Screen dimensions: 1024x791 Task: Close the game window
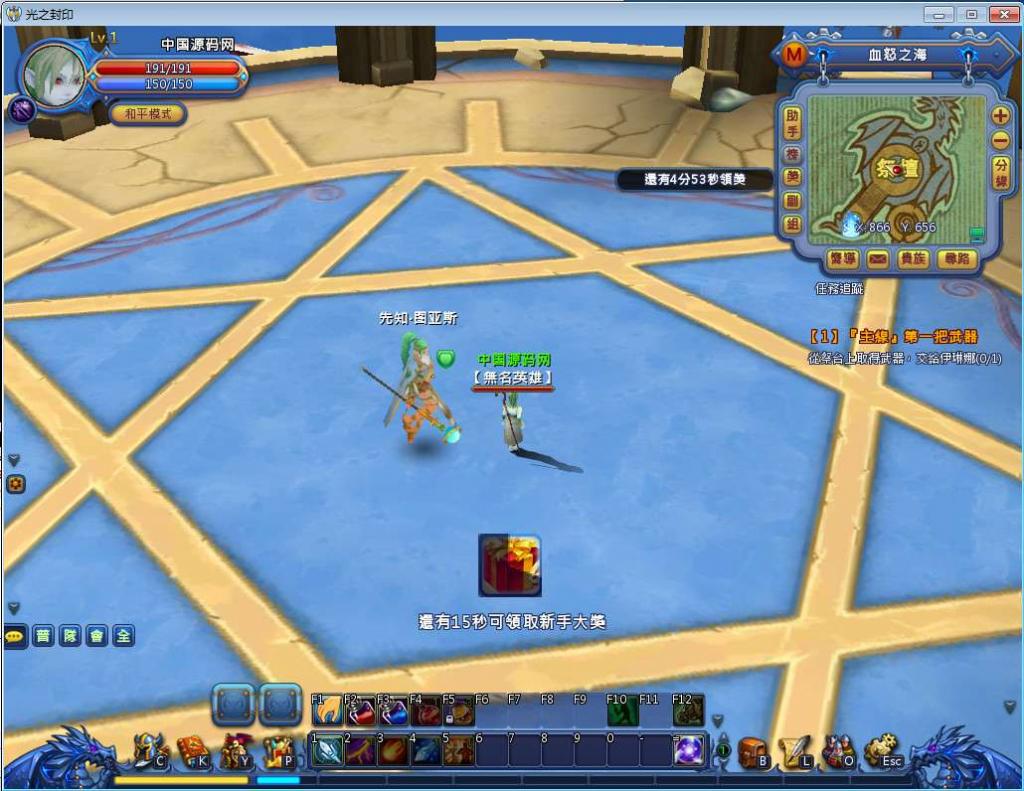(x=1002, y=14)
